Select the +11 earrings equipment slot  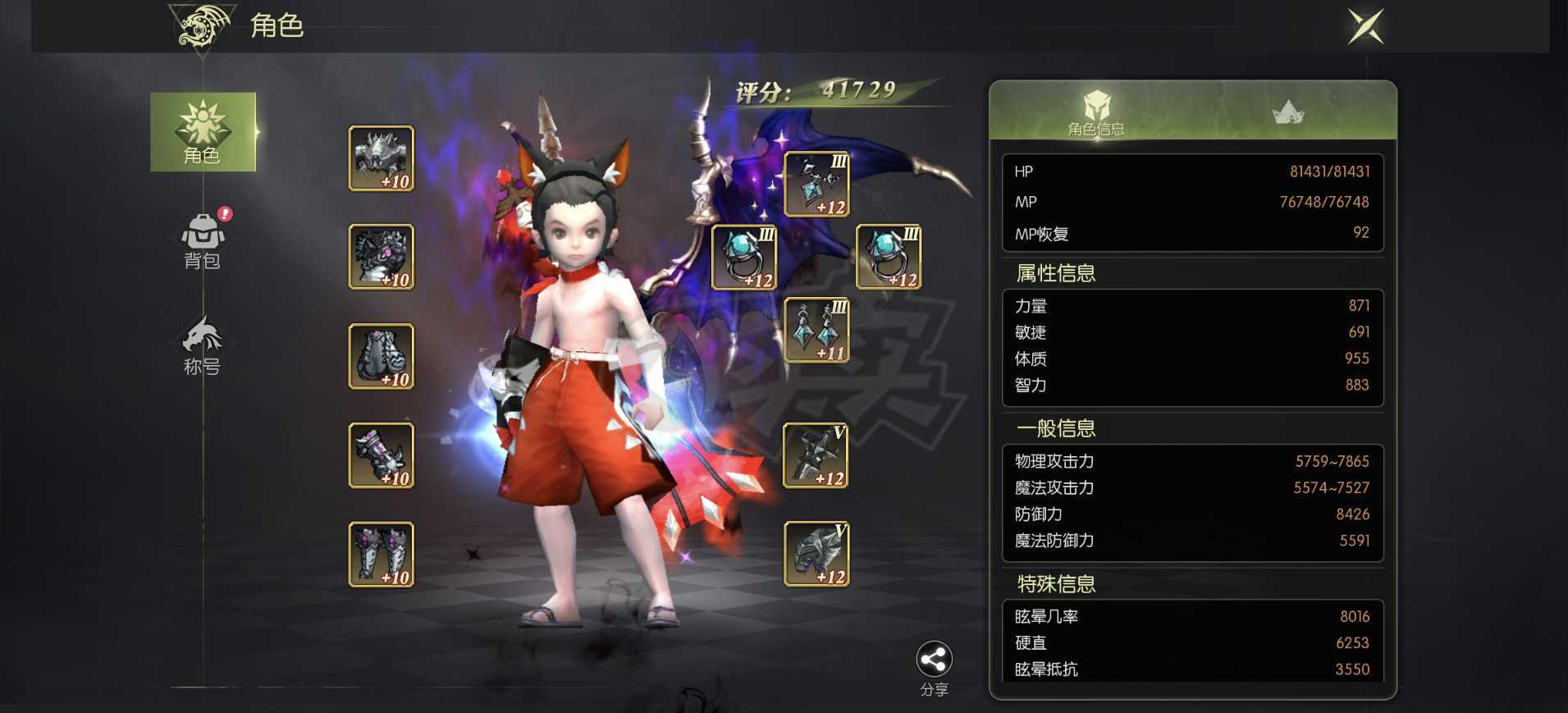[816, 331]
